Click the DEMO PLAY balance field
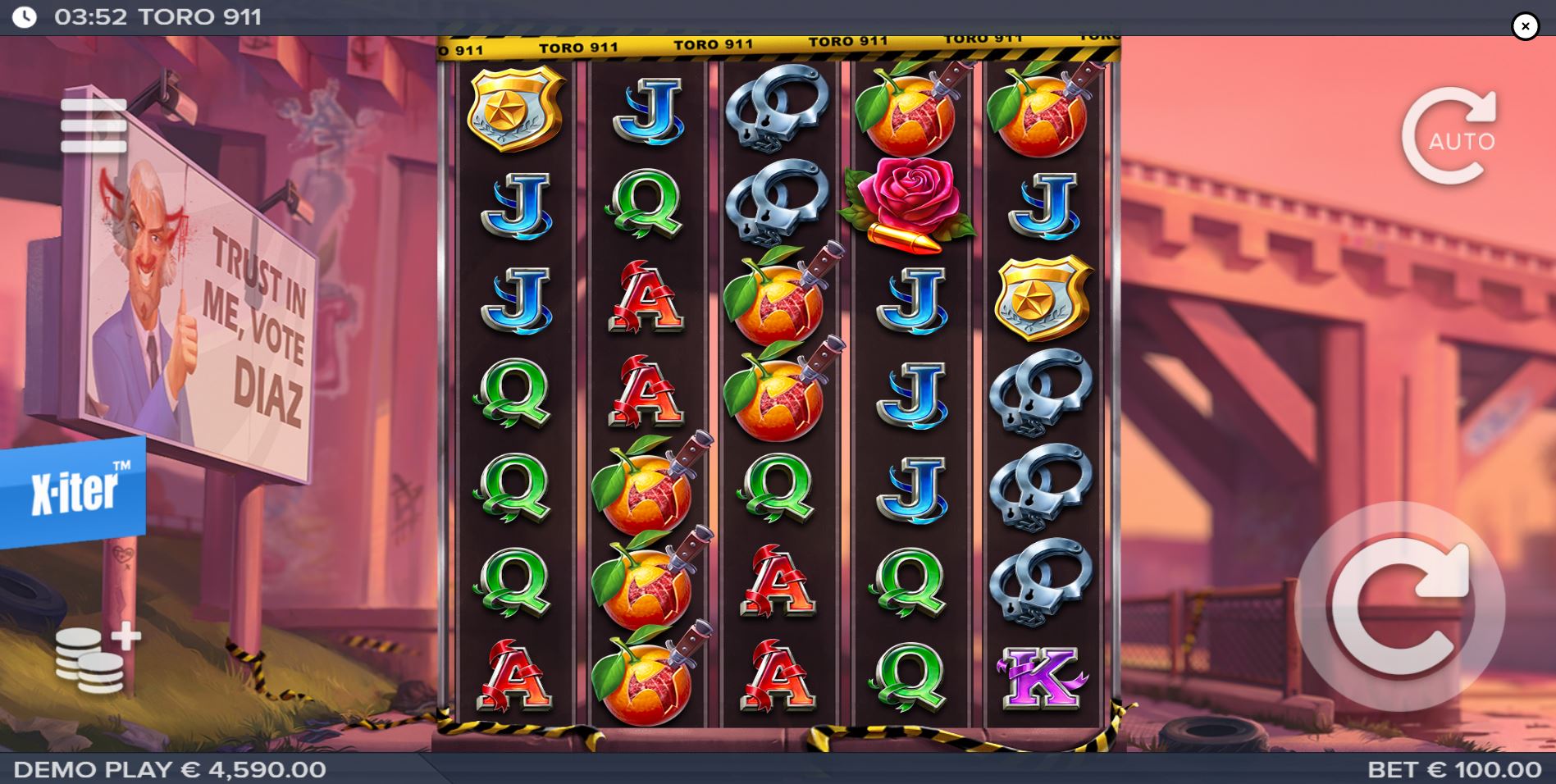This screenshot has width=1556, height=784. tap(168, 769)
